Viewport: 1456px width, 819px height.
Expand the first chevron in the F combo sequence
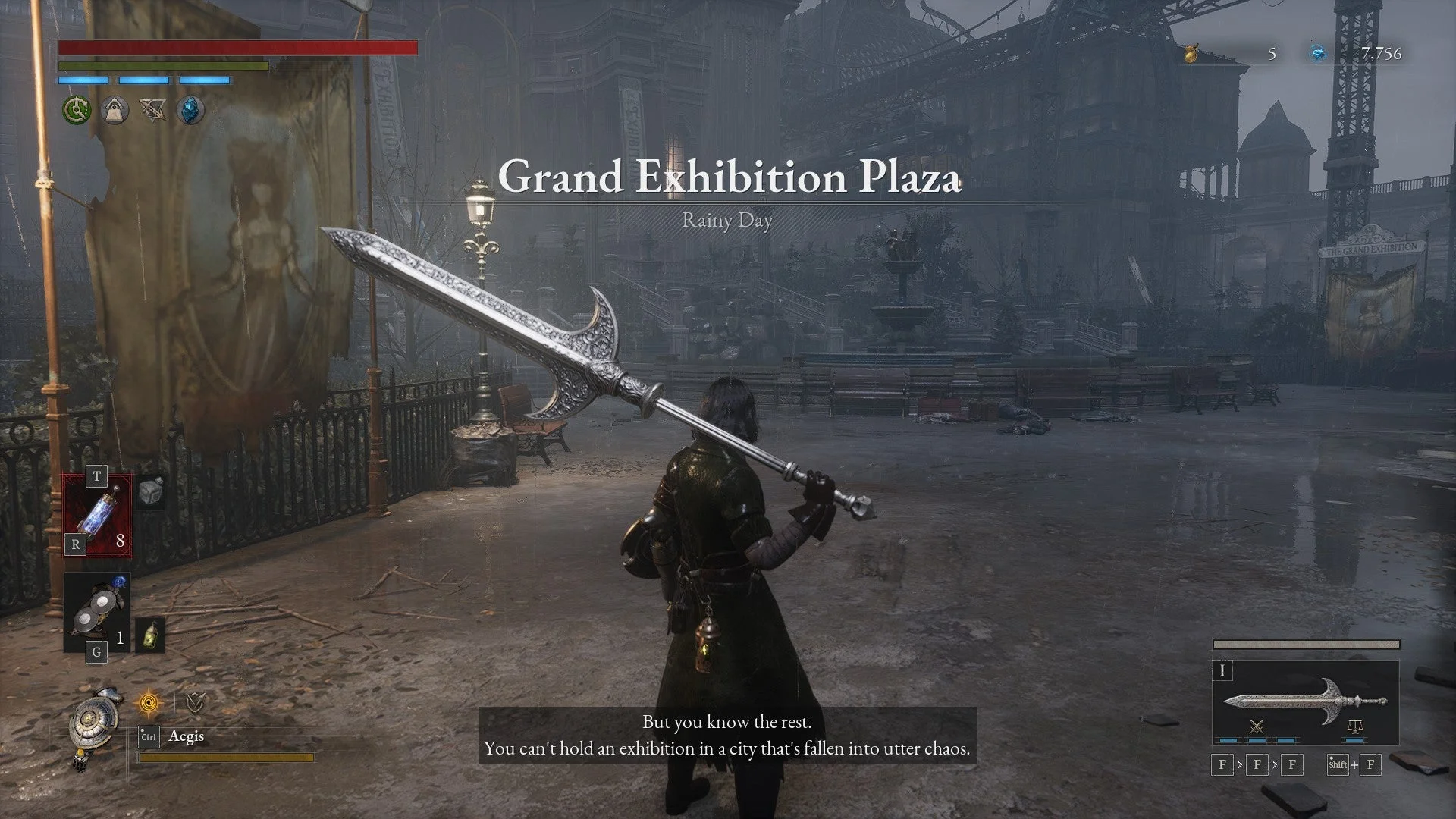(x=1238, y=765)
